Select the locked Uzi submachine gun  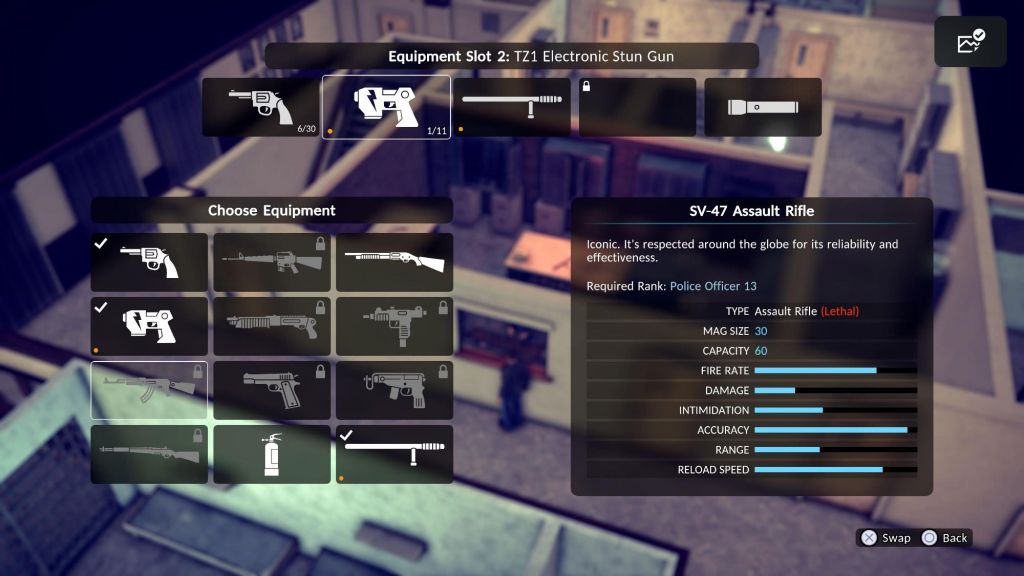pos(394,327)
